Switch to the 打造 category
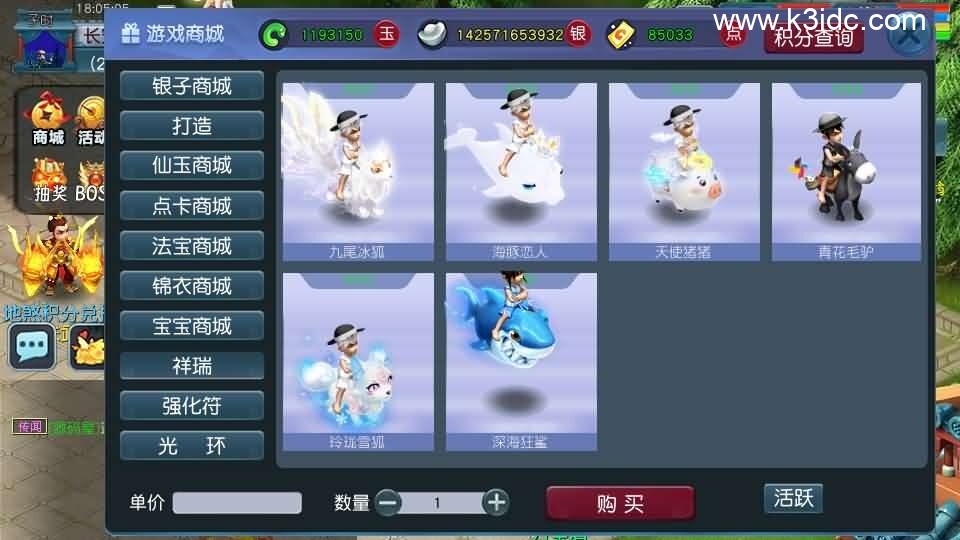This screenshot has height=540, width=960. click(x=192, y=126)
